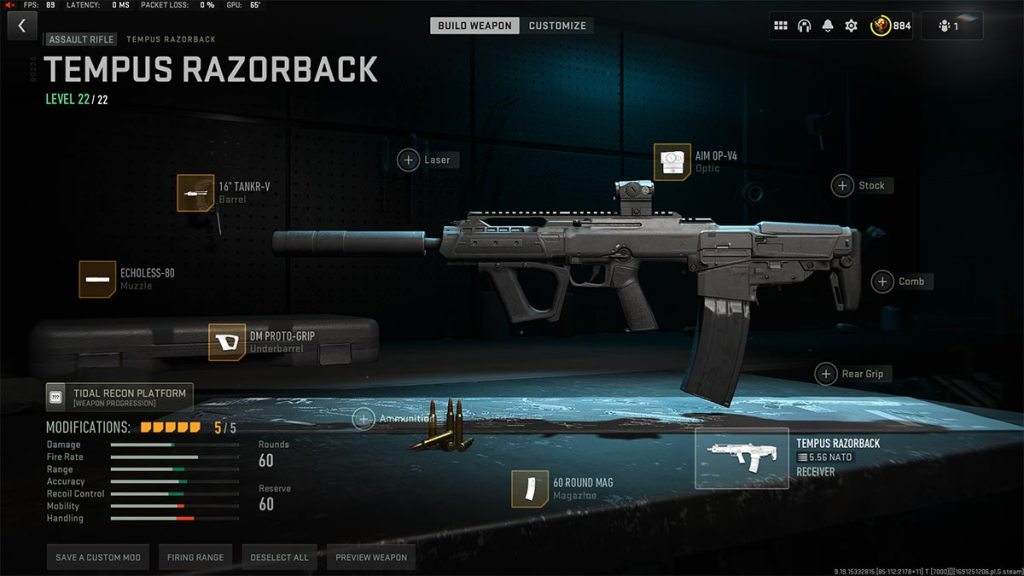Viewport: 1024px width, 576px height.
Task: Select the Build Weapon tab
Action: (475, 25)
